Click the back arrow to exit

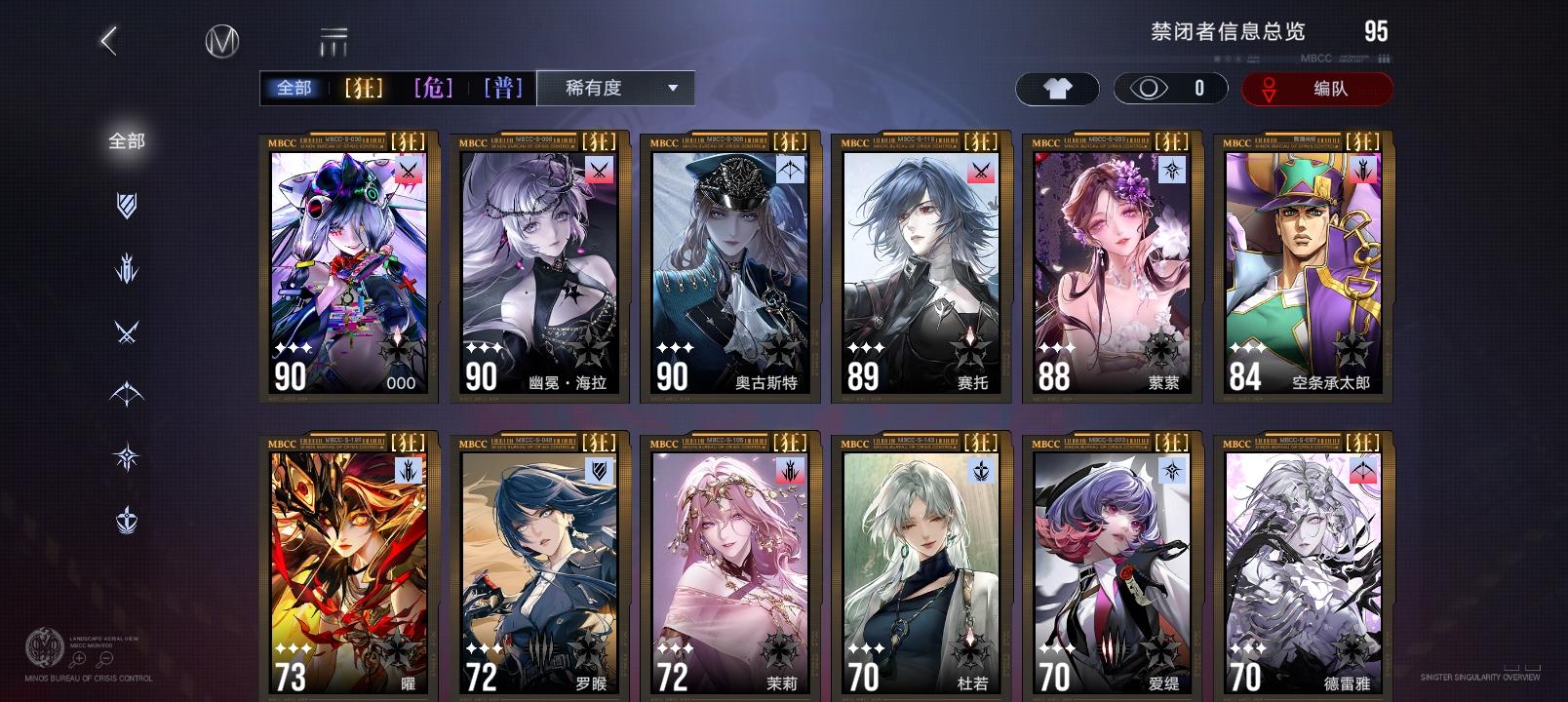(x=107, y=43)
